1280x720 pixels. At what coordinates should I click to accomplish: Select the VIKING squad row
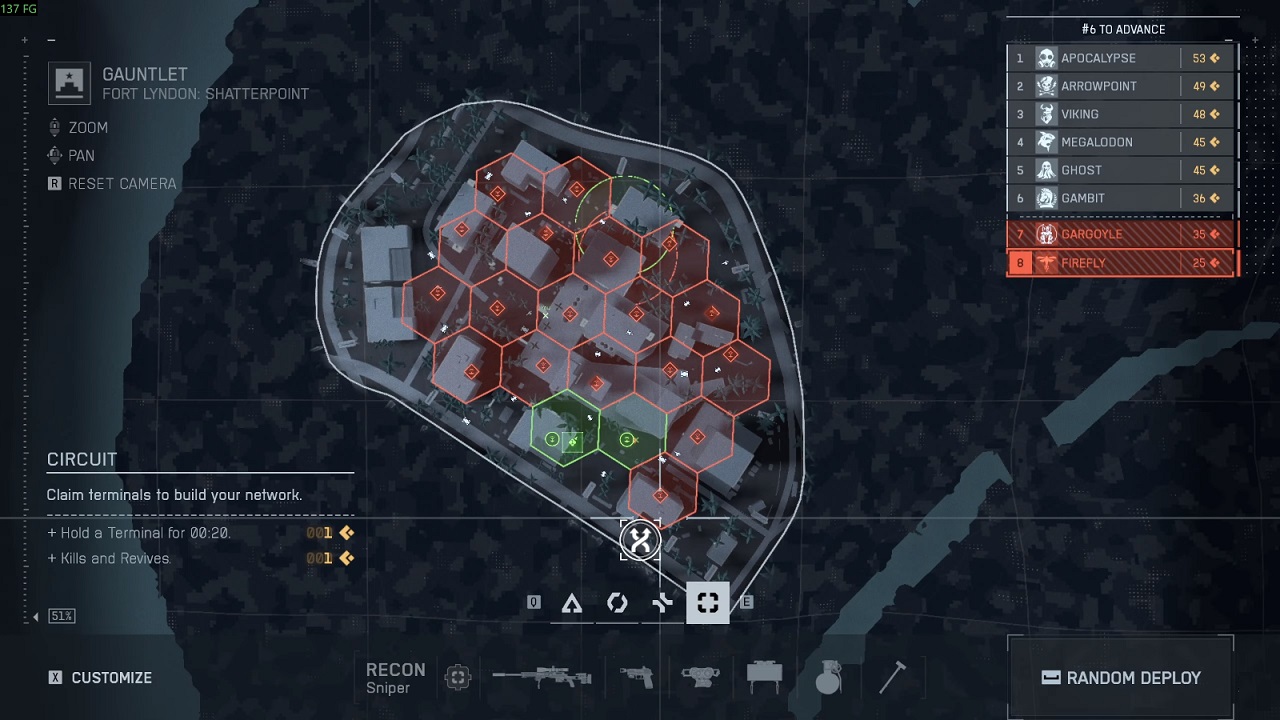tap(1121, 114)
